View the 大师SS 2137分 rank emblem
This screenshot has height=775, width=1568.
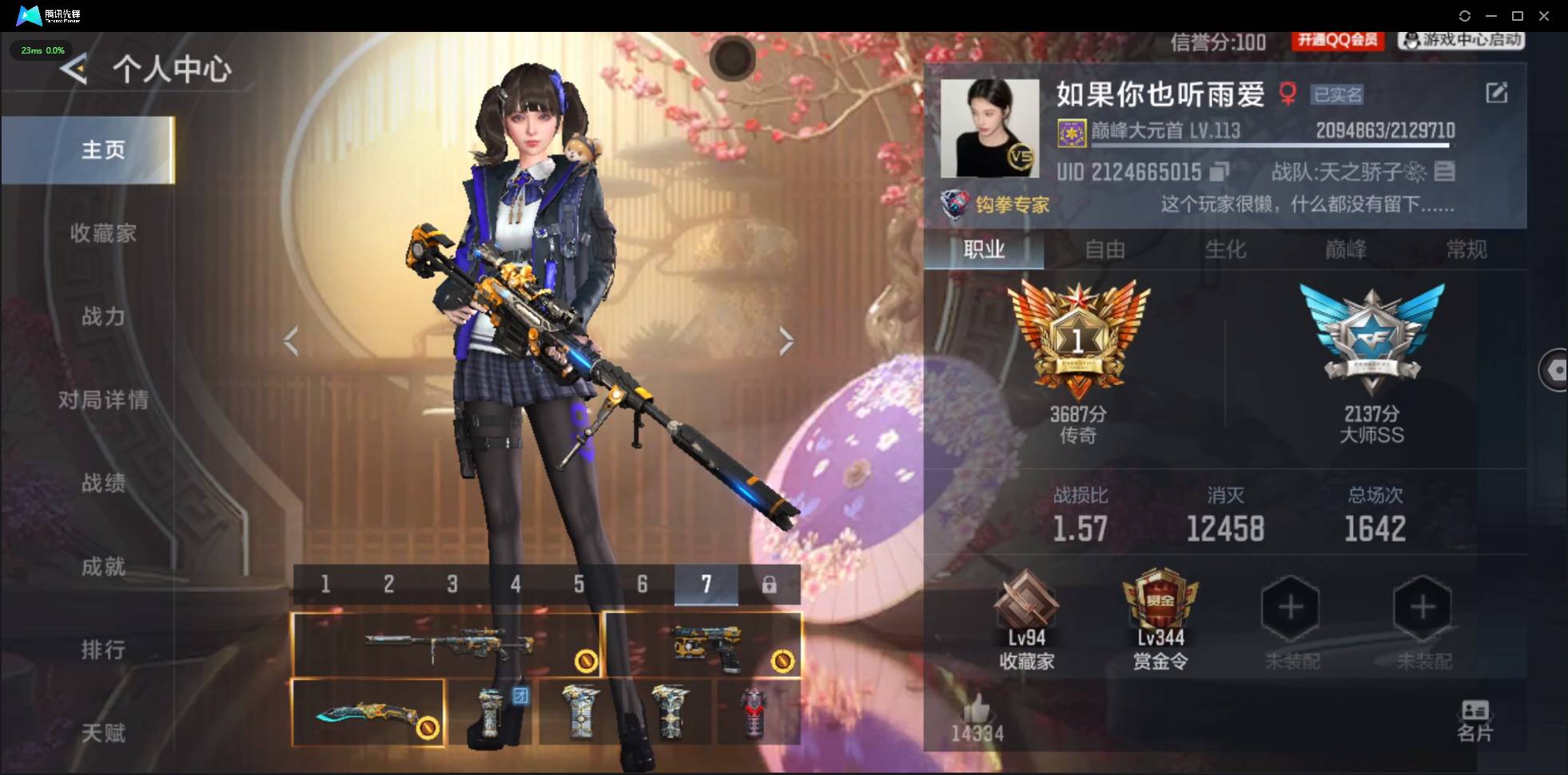tap(1371, 340)
